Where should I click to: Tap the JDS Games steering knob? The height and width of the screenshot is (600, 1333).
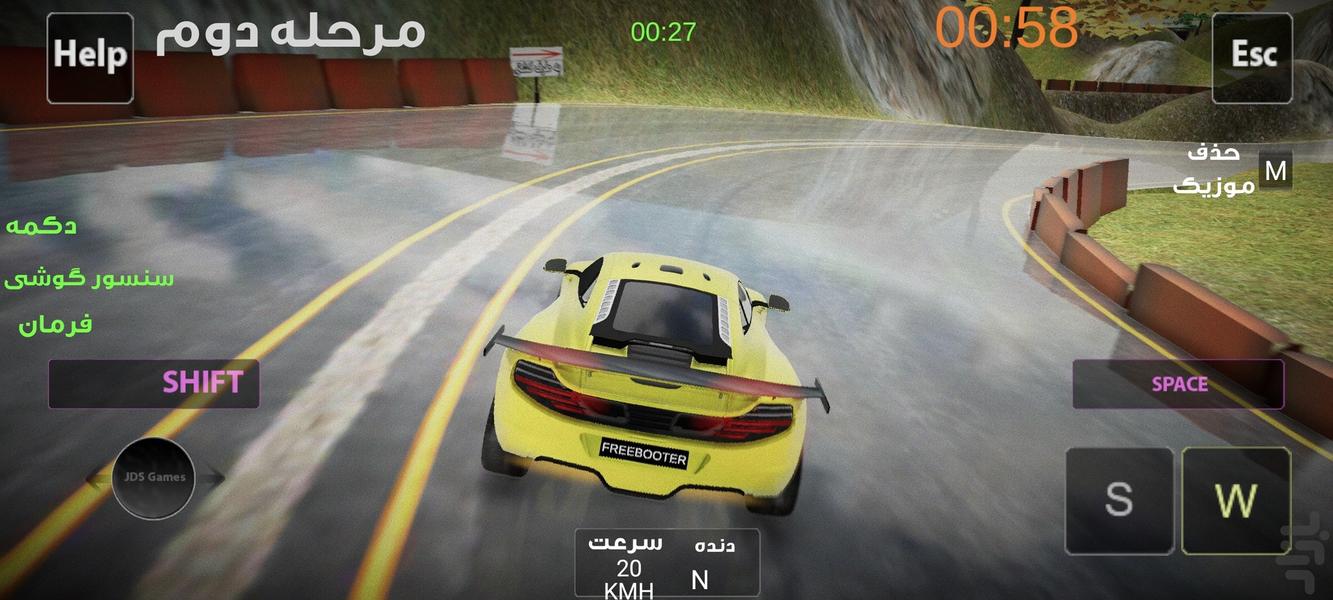point(153,478)
